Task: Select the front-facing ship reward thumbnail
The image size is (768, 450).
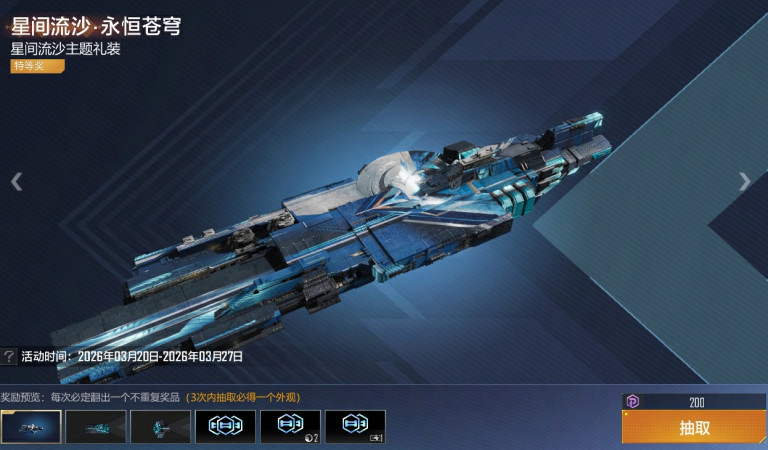Action: point(160,426)
